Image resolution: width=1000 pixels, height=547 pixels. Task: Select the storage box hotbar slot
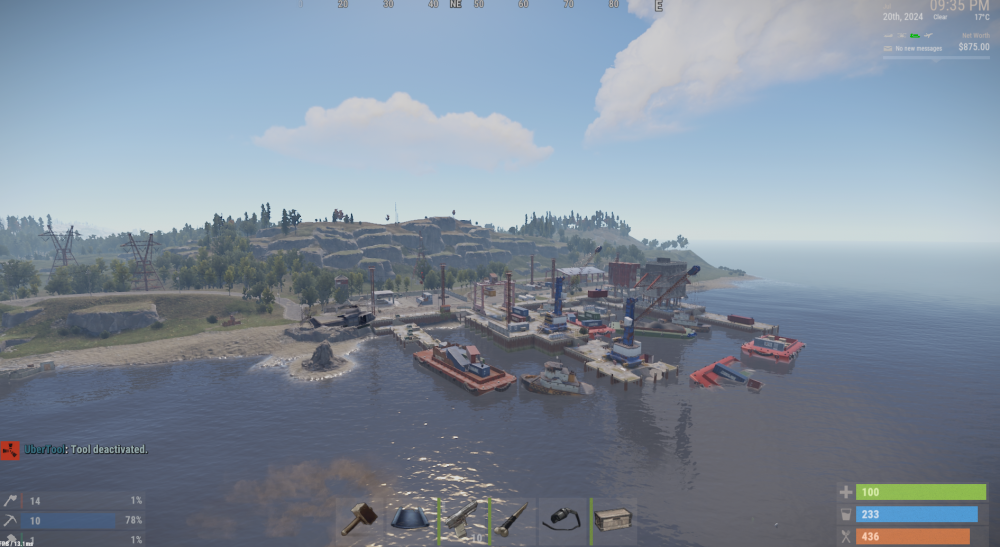[x=613, y=520]
